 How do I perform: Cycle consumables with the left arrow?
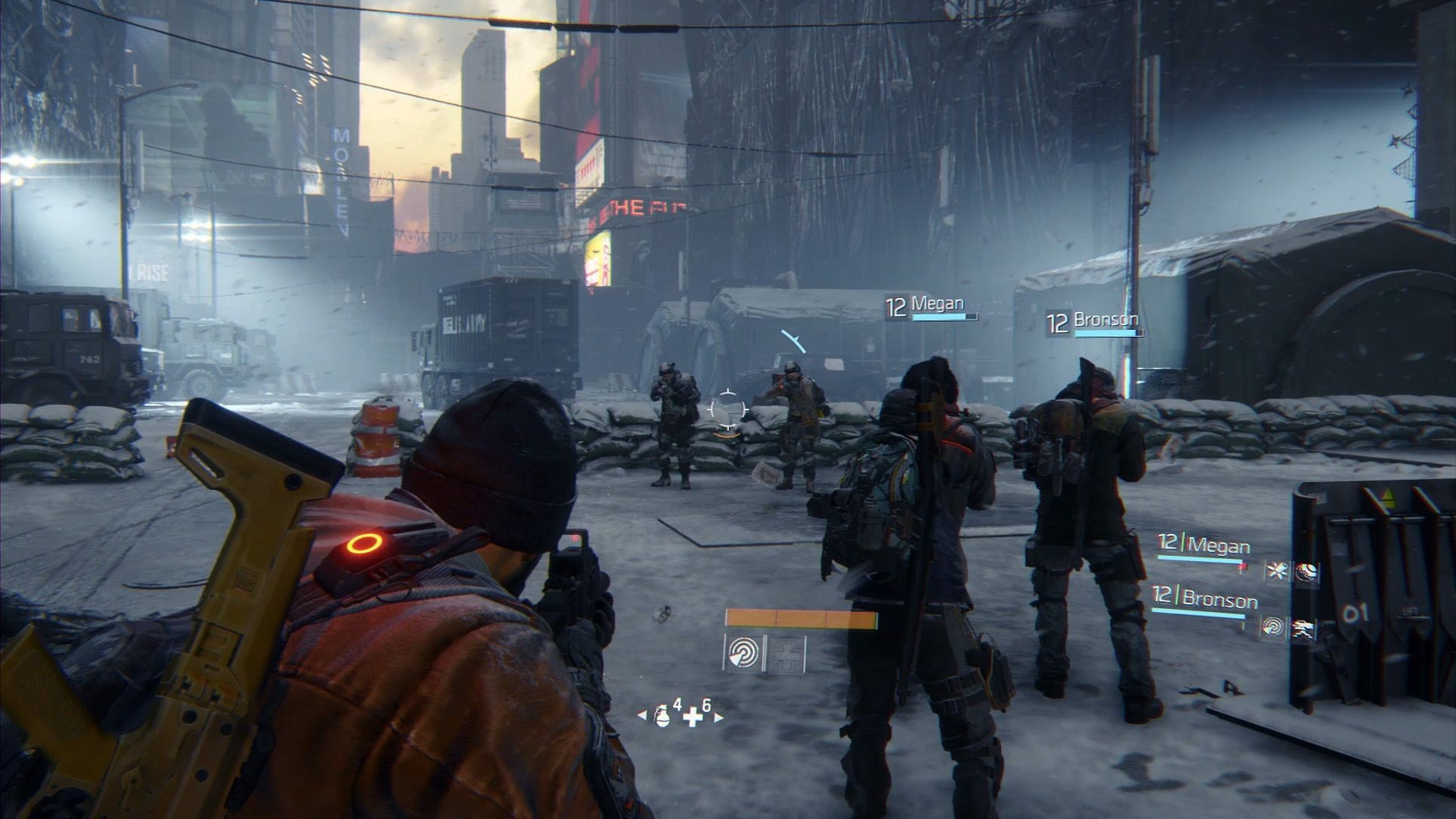click(x=642, y=715)
